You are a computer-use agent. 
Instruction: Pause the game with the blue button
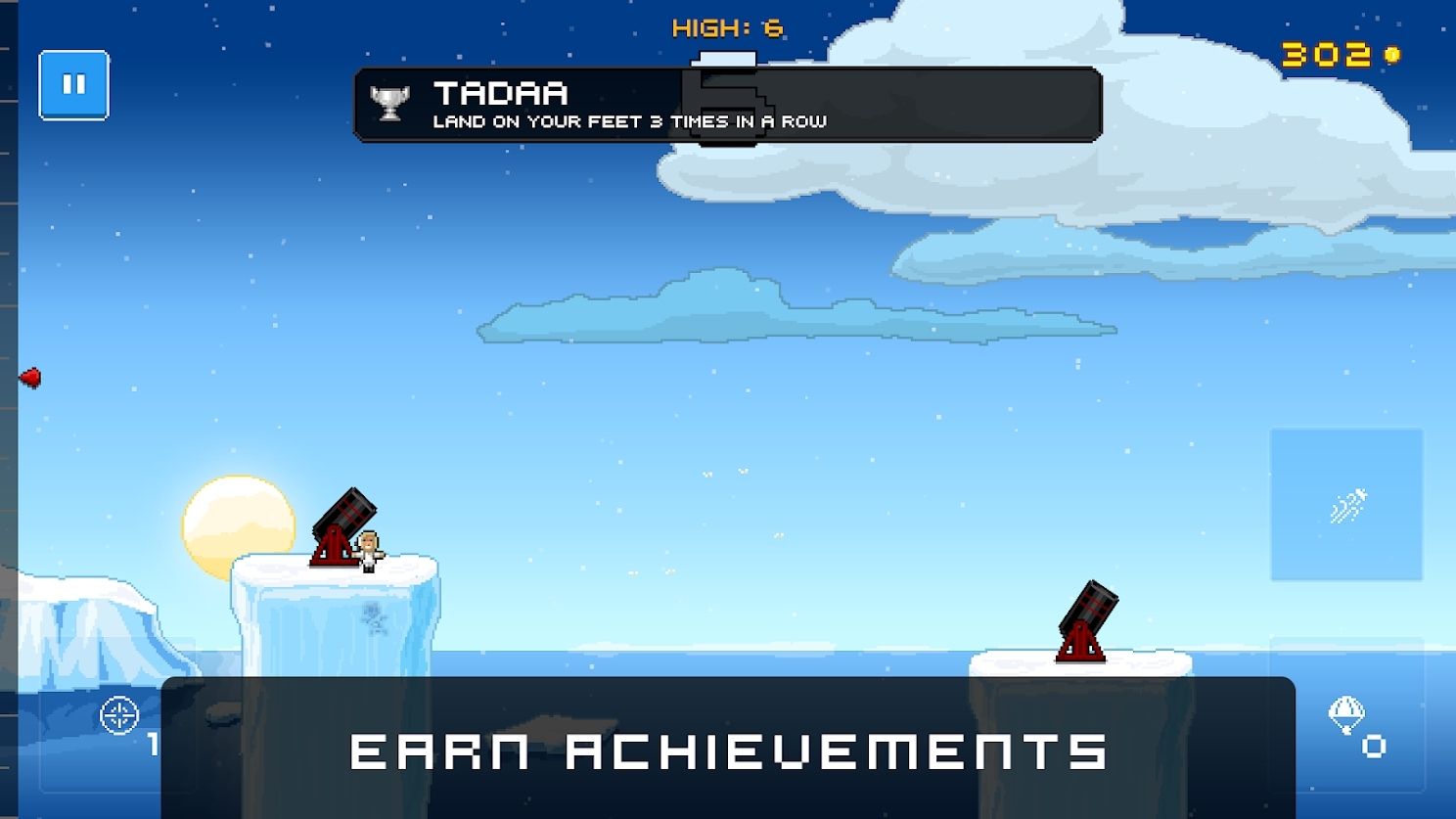[x=73, y=85]
